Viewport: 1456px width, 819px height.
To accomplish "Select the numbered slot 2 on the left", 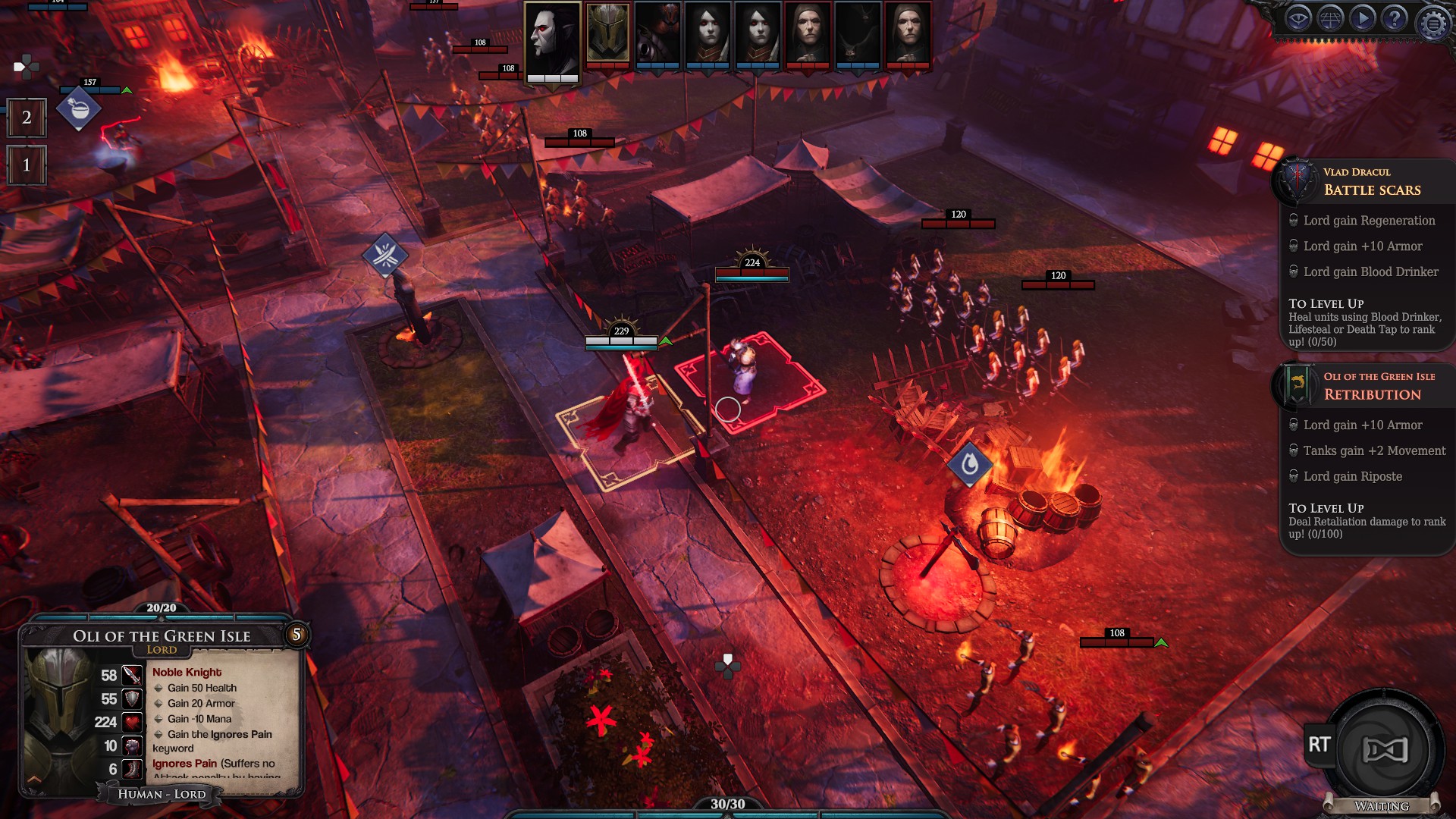I will (27, 118).
